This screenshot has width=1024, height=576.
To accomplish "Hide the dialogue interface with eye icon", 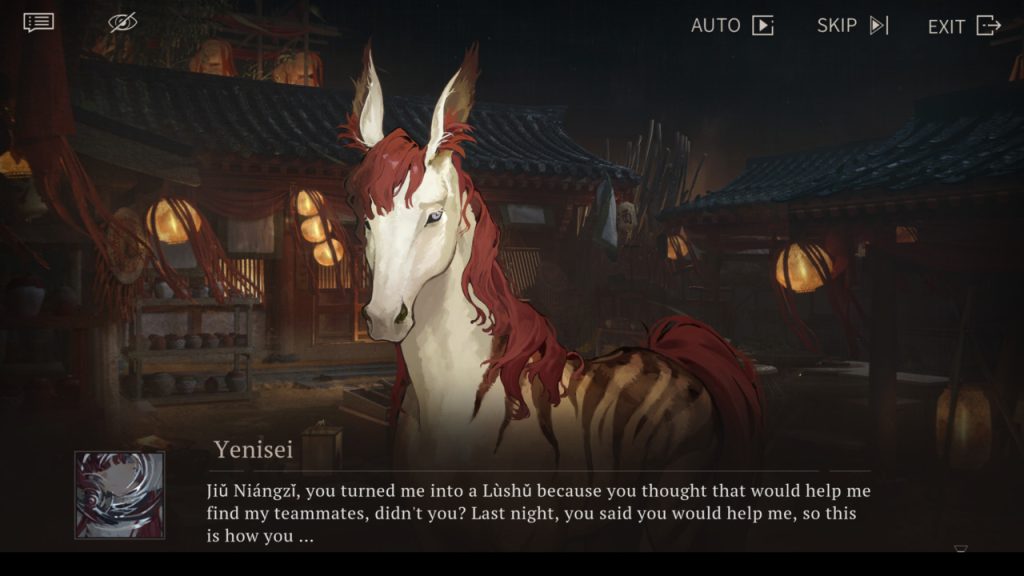I will point(122,22).
